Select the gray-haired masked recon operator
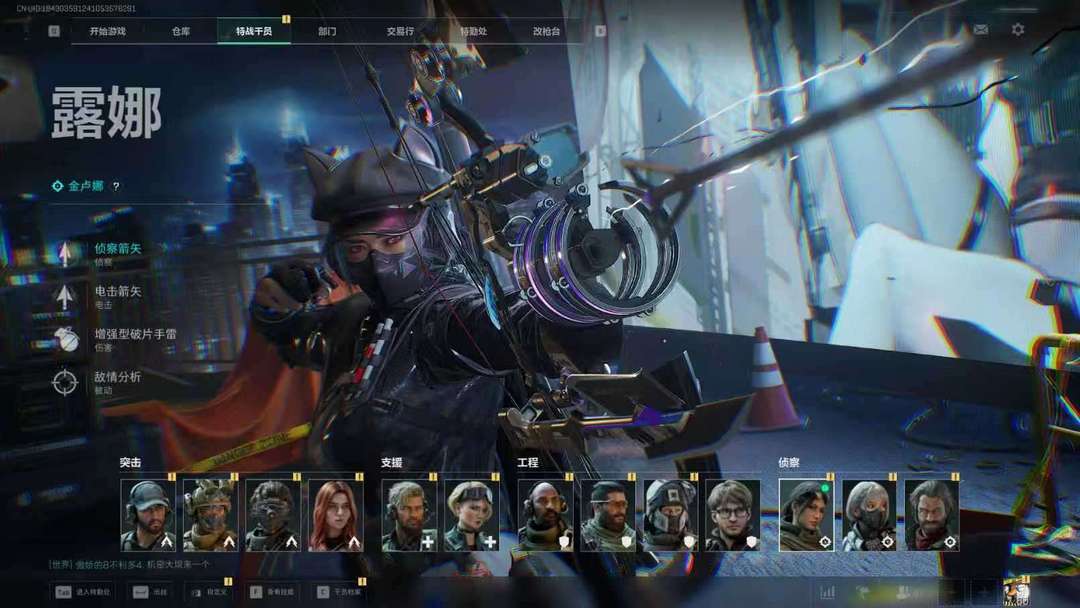 (x=869, y=515)
